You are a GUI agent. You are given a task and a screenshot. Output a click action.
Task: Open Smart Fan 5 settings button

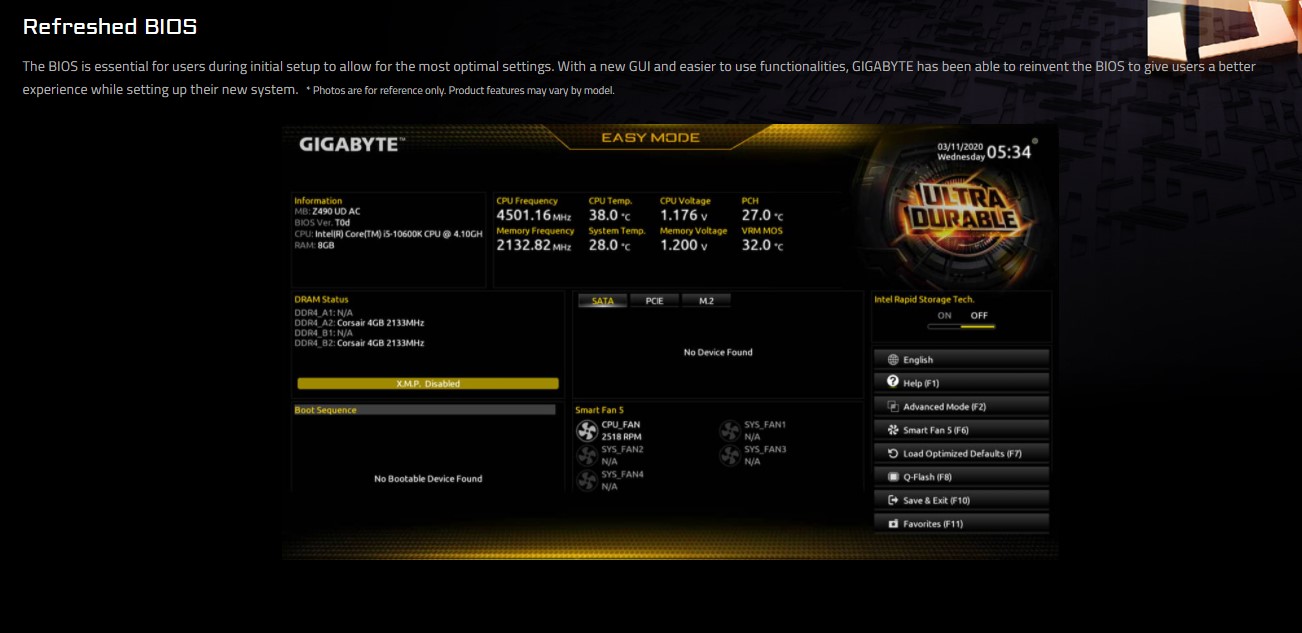coord(961,430)
